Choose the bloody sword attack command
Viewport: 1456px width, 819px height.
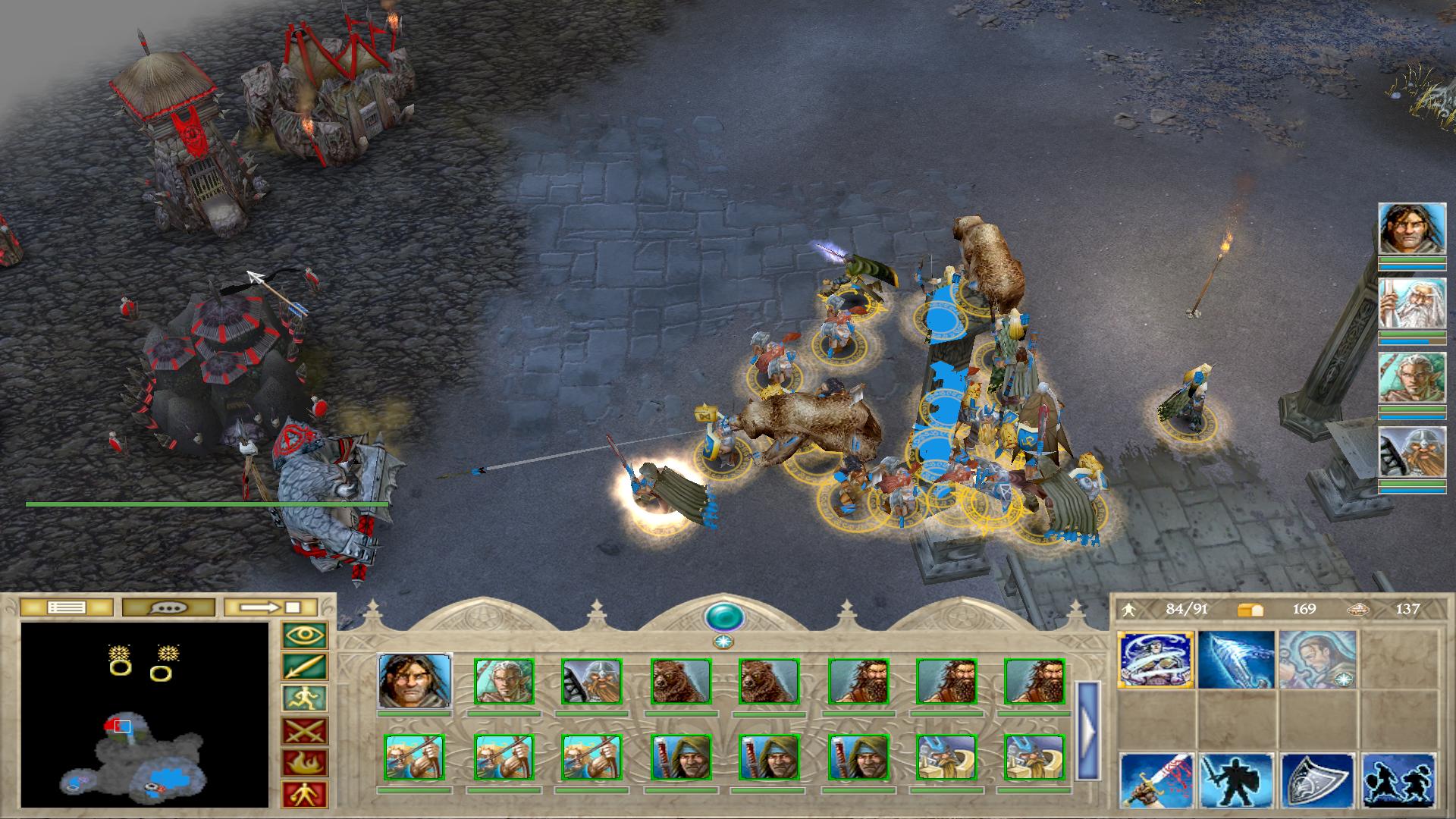pyautogui.click(x=1156, y=780)
